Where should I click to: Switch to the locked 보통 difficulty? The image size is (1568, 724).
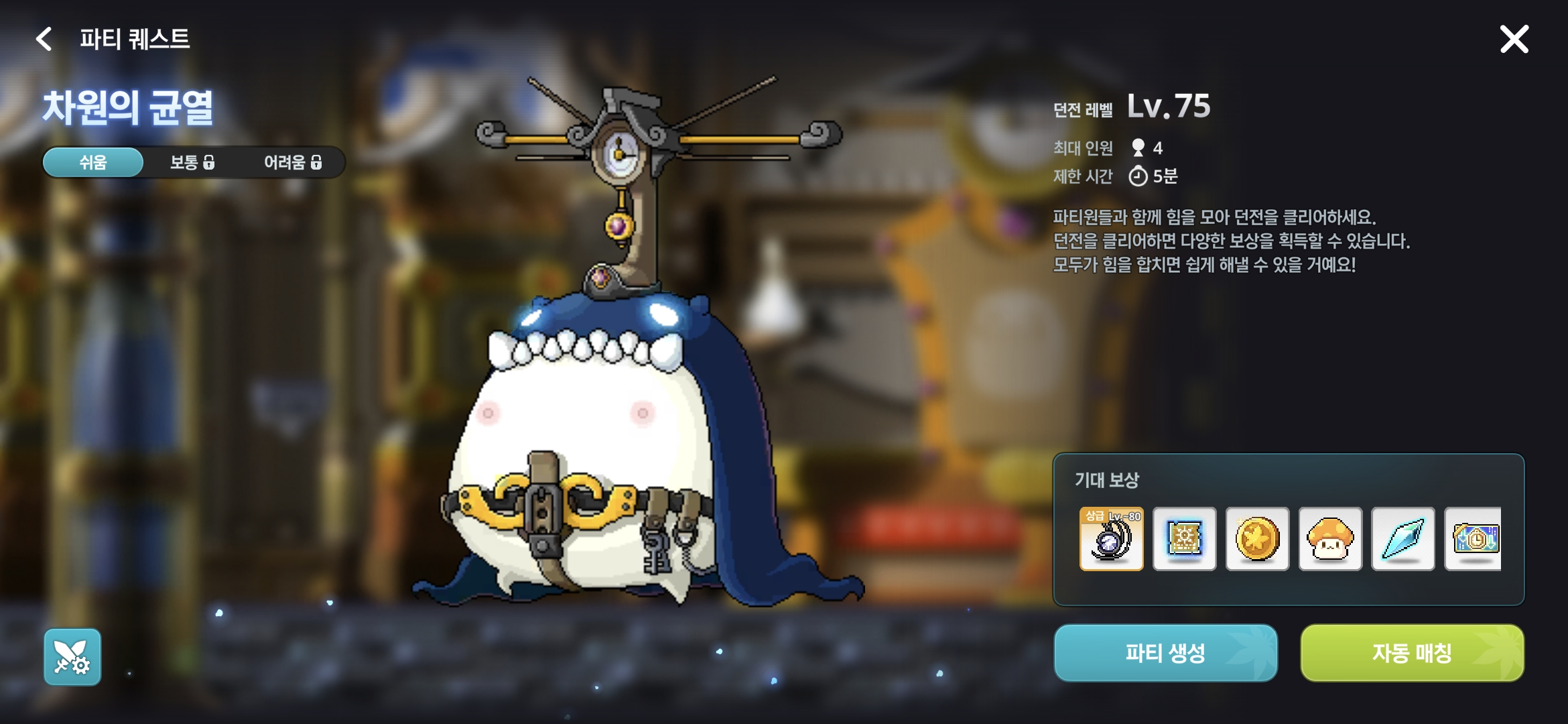click(x=192, y=162)
